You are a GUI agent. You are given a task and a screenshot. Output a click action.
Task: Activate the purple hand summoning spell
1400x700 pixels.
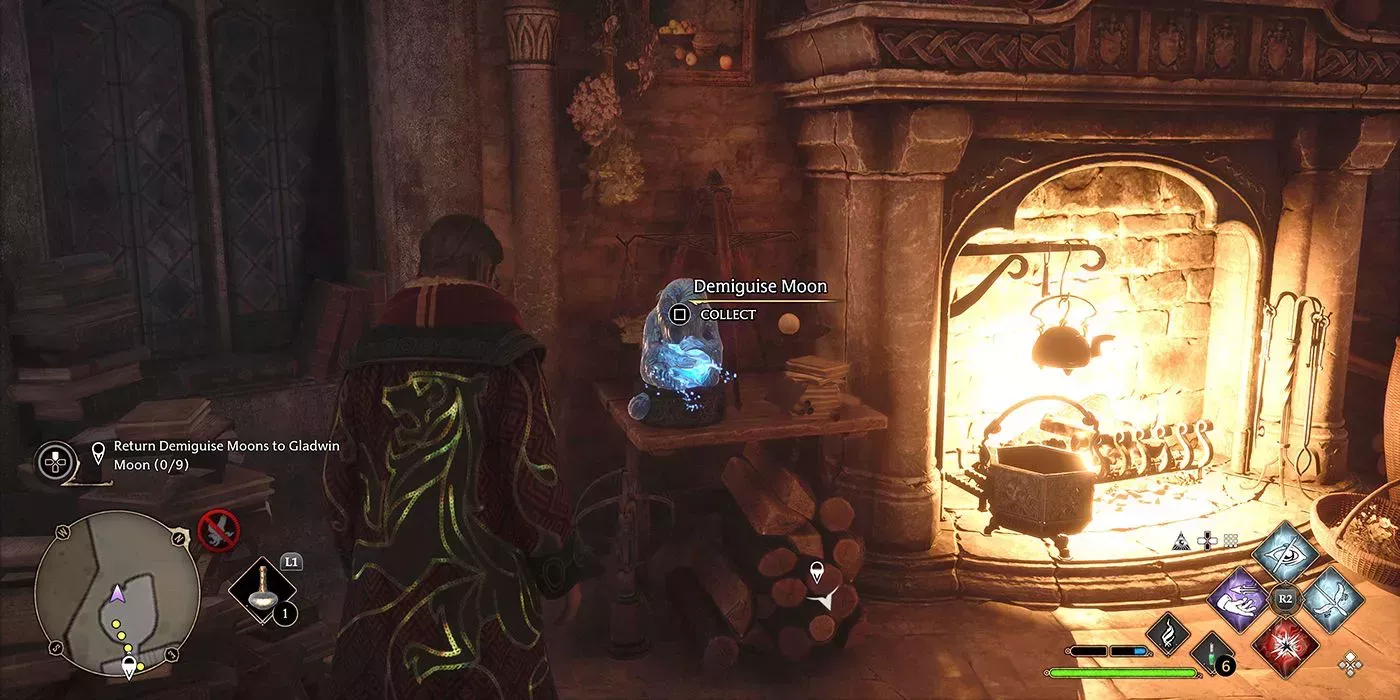point(1238,599)
